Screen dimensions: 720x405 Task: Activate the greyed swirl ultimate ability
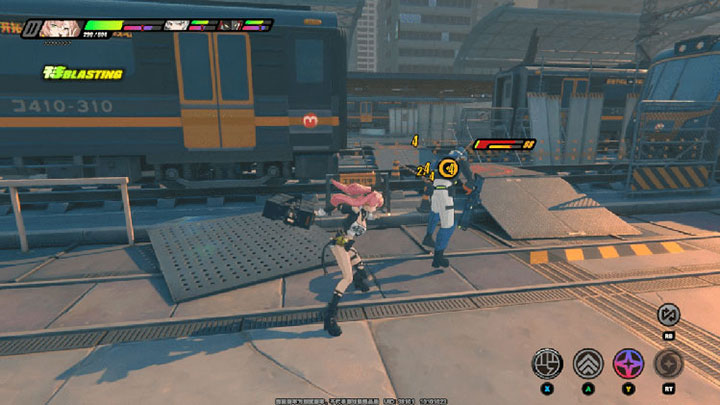pyautogui.click(x=668, y=362)
